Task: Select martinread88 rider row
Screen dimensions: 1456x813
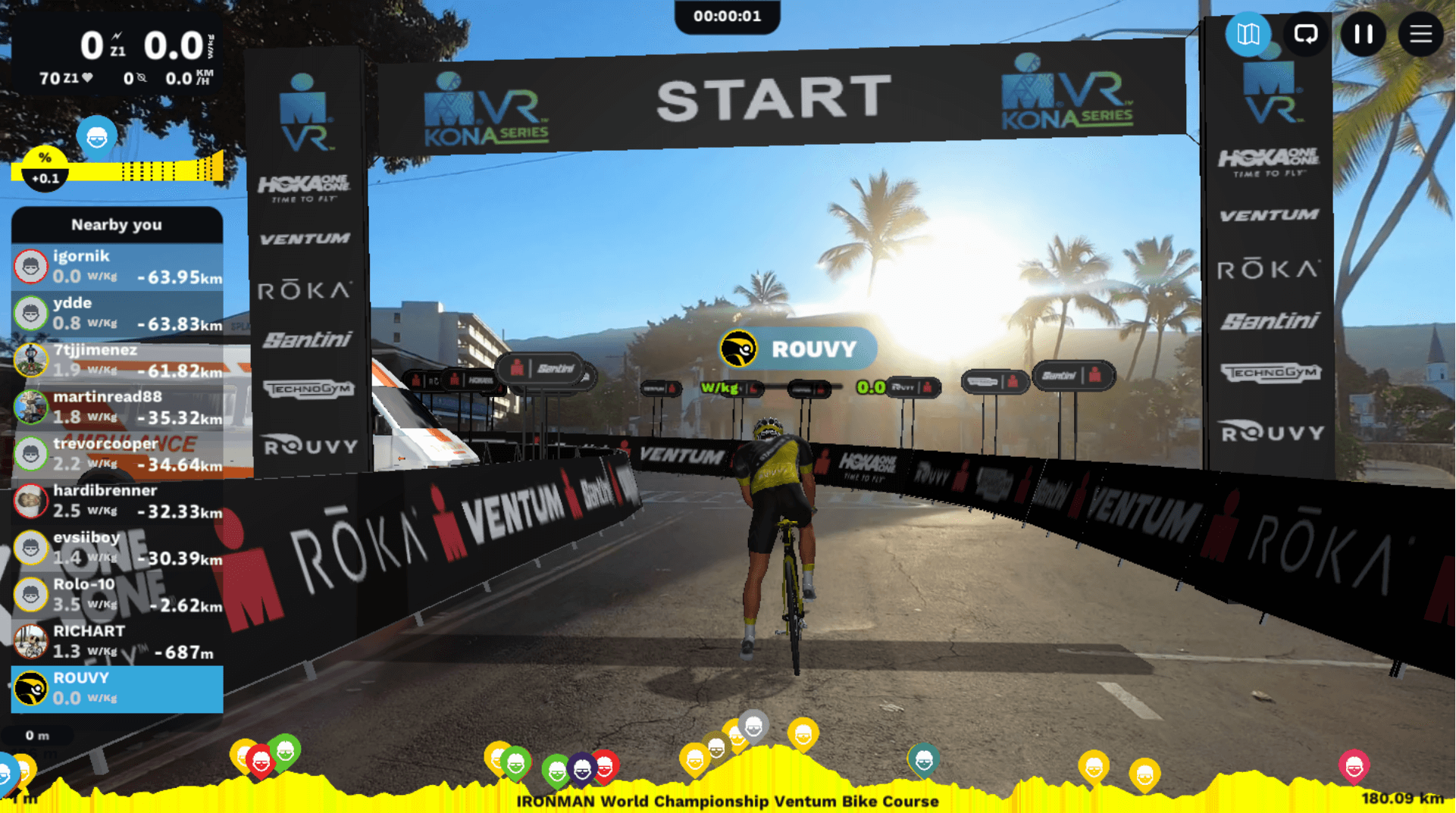Action: click(117, 407)
